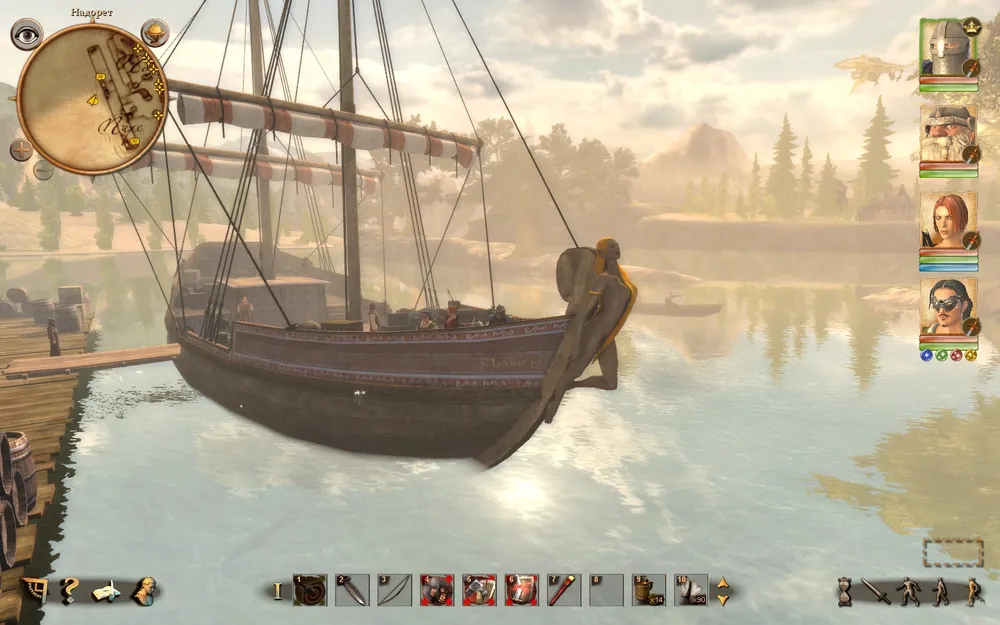Use the torch in quickslot 7
The height and width of the screenshot is (625, 1000).
(563, 590)
